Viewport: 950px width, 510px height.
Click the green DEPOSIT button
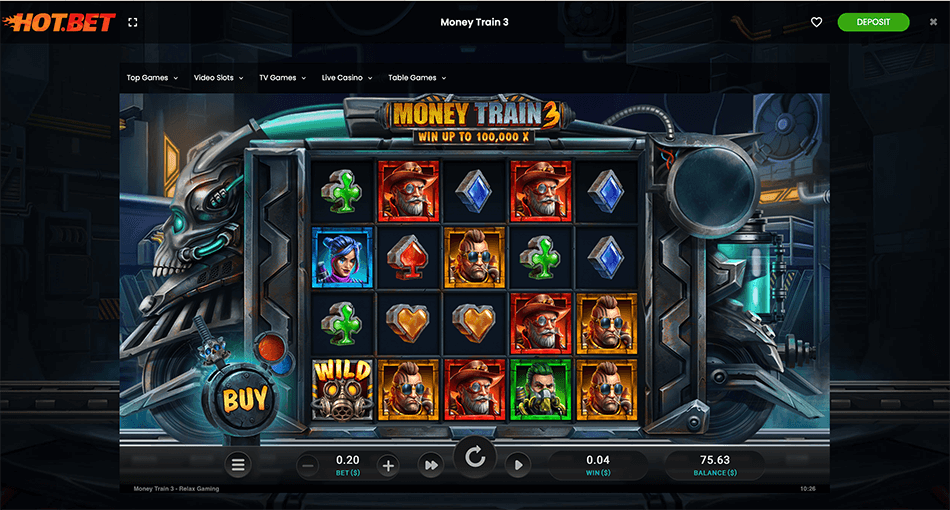tap(873, 22)
